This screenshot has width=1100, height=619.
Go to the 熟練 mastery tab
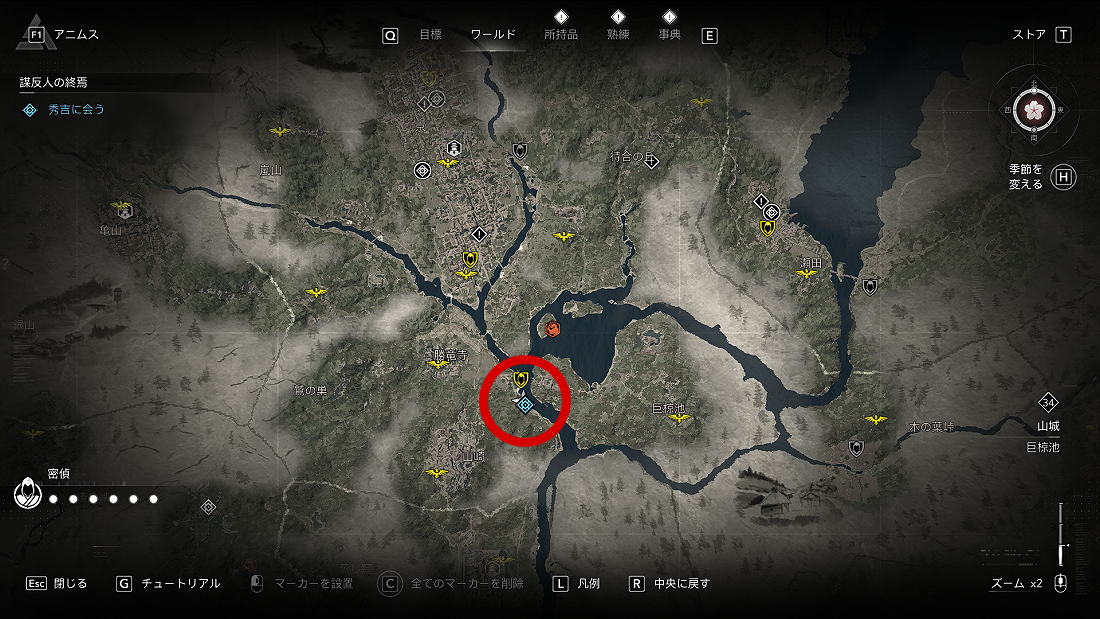(618, 35)
